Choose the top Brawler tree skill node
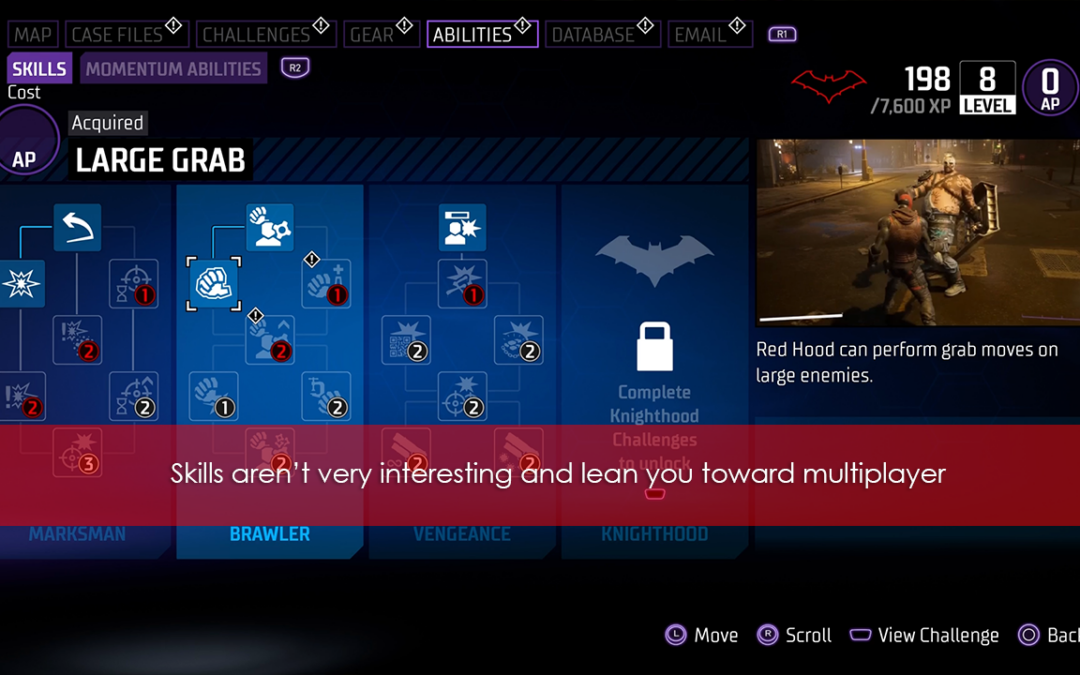The height and width of the screenshot is (675, 1080). click(270, 228)
